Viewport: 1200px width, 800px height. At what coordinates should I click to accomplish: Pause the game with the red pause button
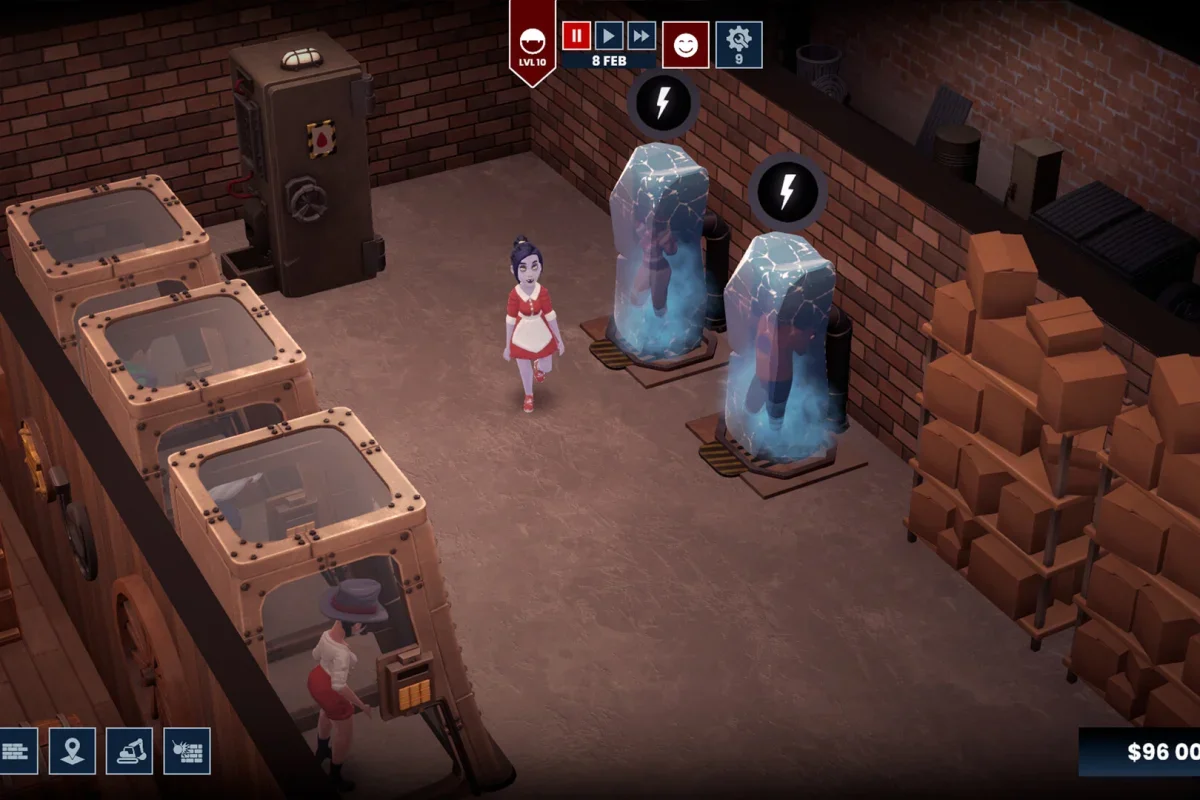(576, 36)
